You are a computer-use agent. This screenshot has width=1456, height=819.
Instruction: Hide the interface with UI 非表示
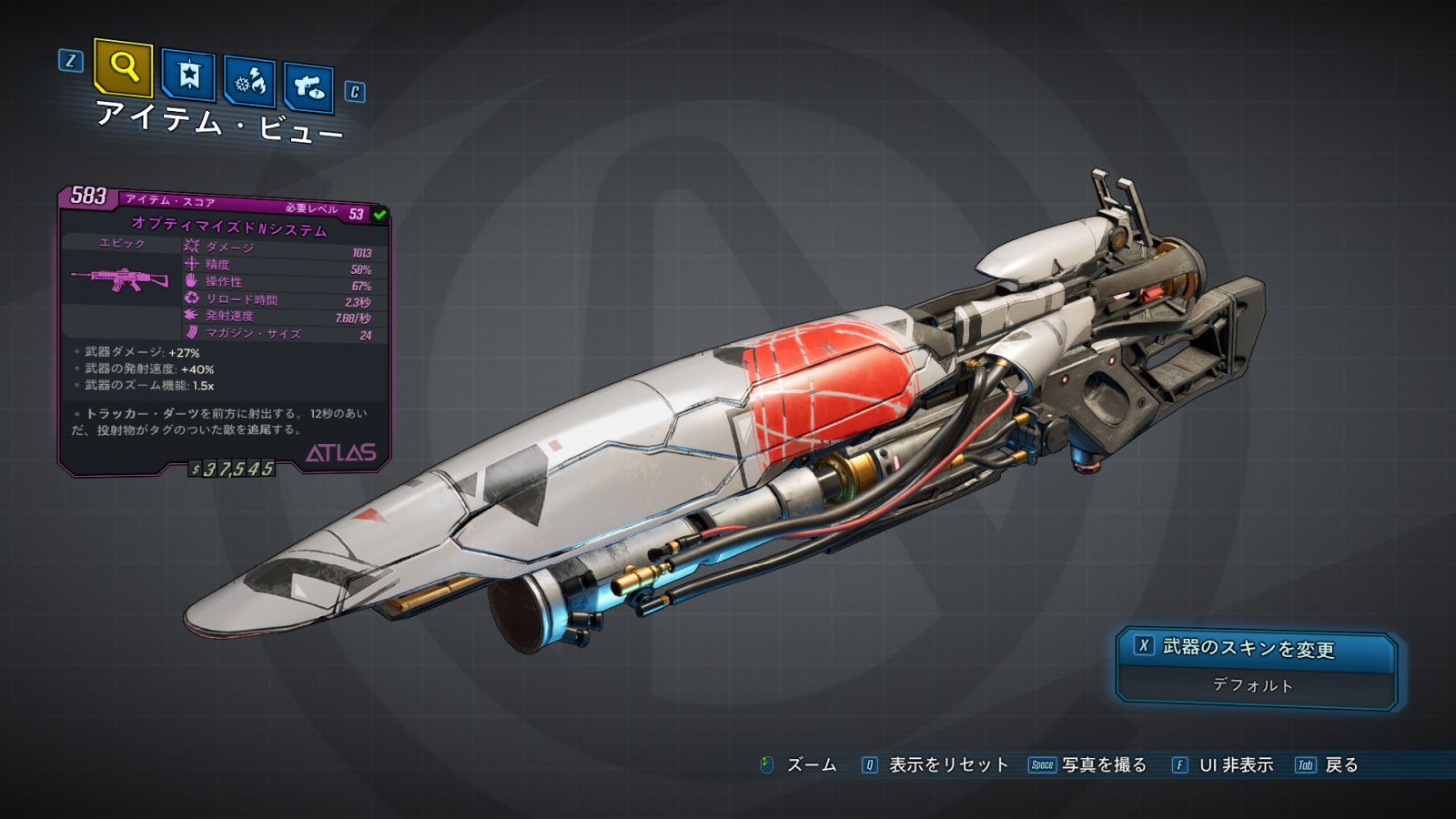pos(1236,765)
